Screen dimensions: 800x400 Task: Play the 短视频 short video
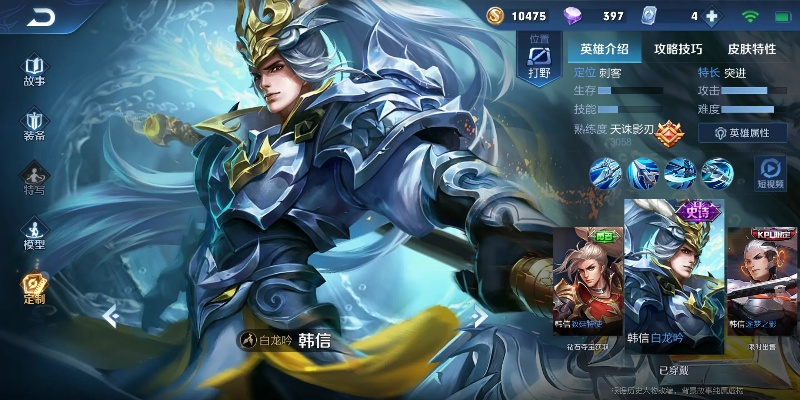(770, 172)
